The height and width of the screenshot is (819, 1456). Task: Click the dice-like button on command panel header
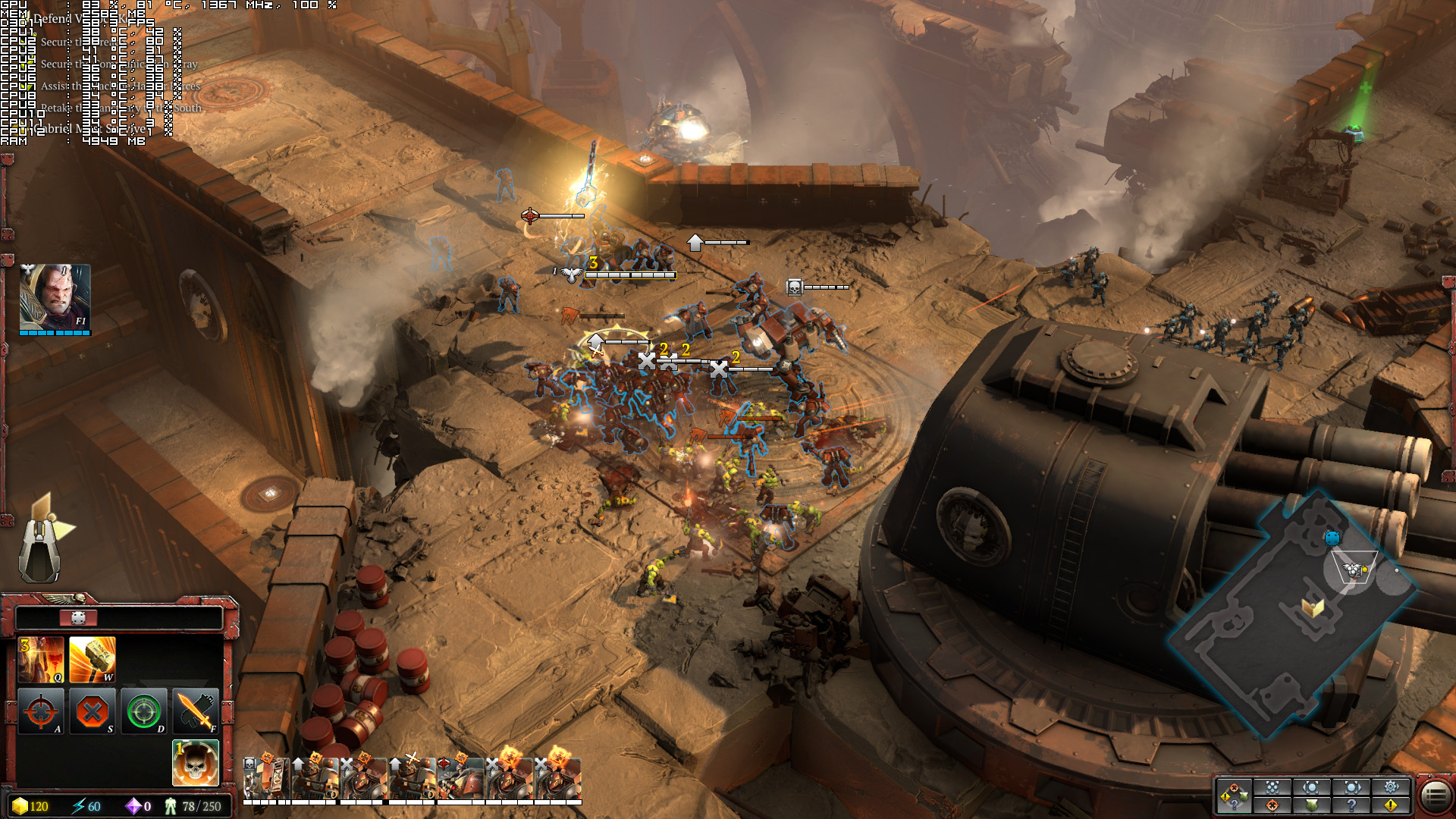pyautogui.click(x=78, y=617)
